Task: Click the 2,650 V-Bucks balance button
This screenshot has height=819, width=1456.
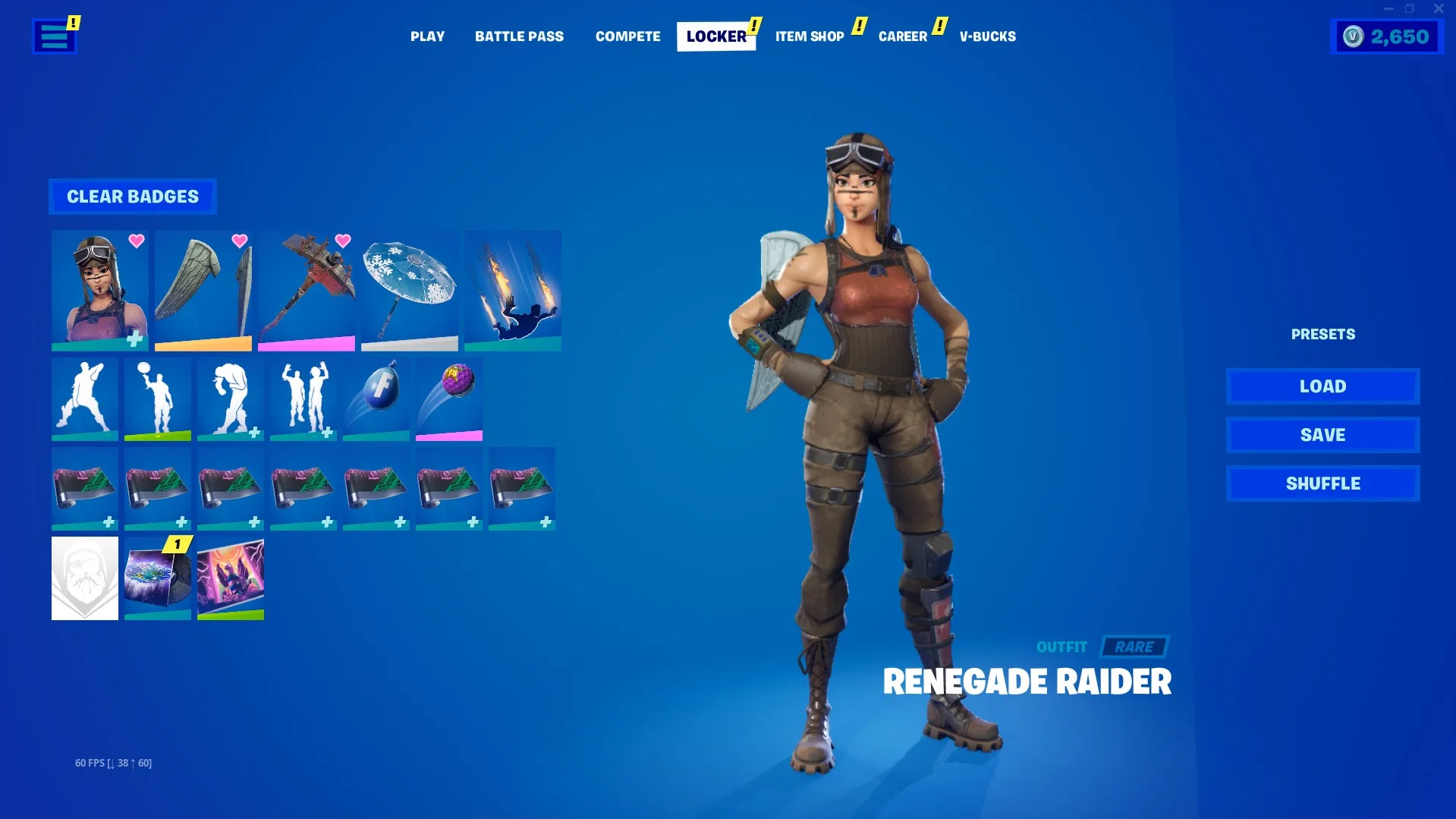Action: (x=1386, y=36)
